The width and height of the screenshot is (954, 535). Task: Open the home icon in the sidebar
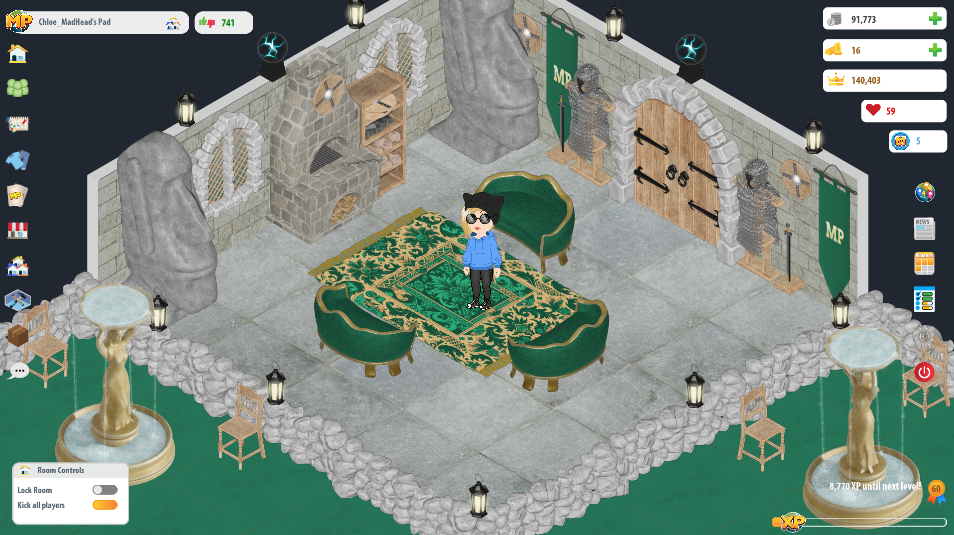[17, 54]
